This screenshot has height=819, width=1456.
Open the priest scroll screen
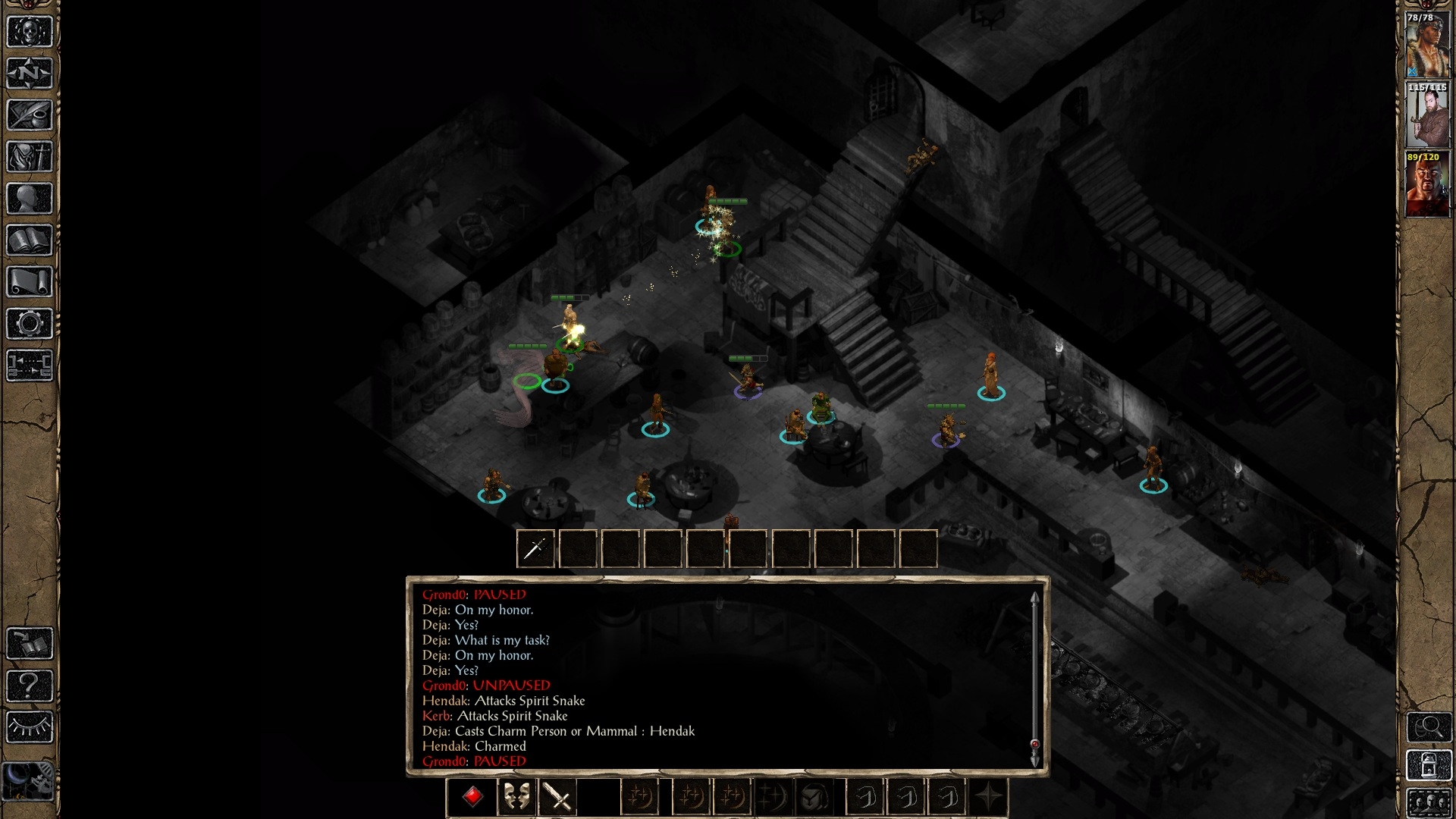coord(30,282)
